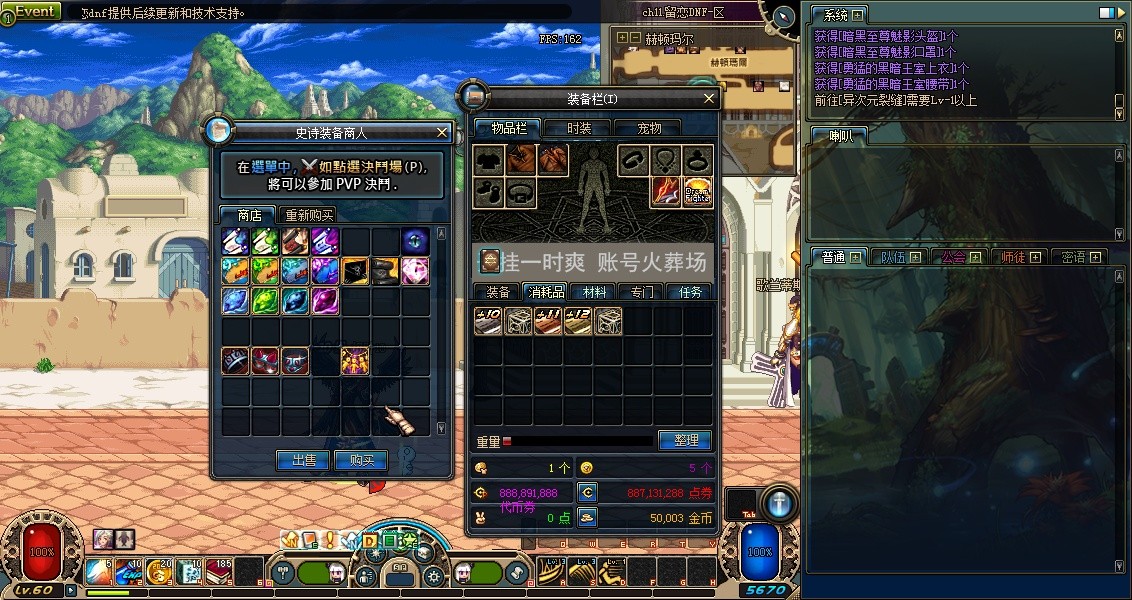Zoom in the minimap with the plus button
The width and height of the screenshot is (1132, 600).
click(x=623, y=38)
